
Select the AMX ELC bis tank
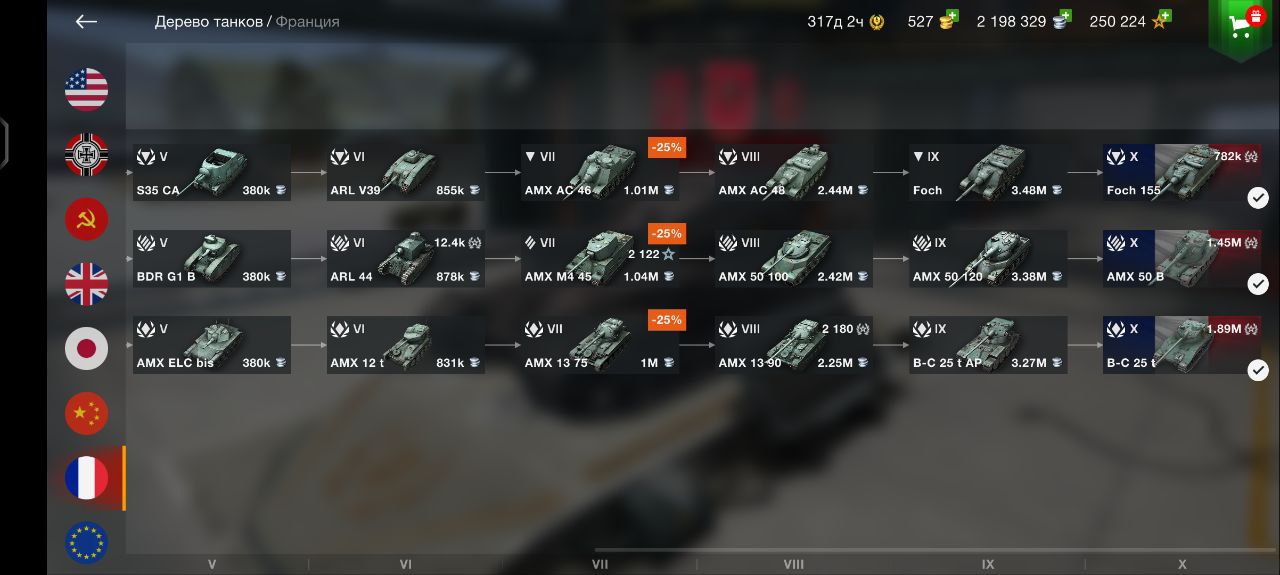pos(212,344)
